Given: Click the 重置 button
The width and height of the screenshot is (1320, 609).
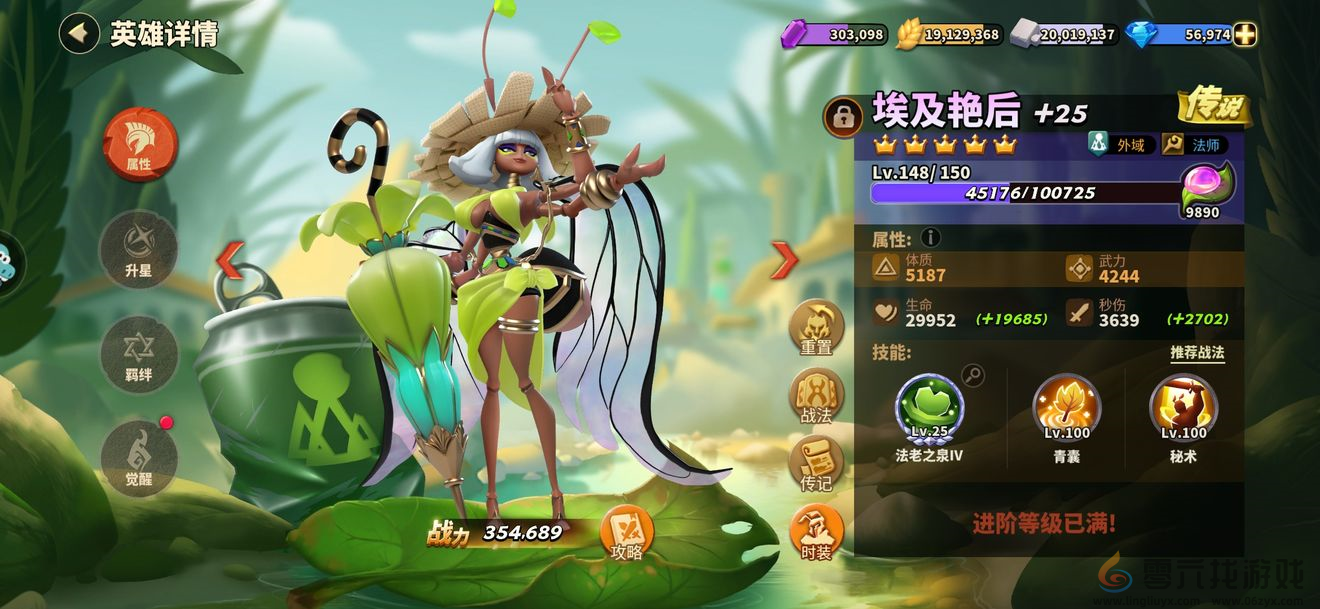Looking at the screenshot, I should point(817,328).
